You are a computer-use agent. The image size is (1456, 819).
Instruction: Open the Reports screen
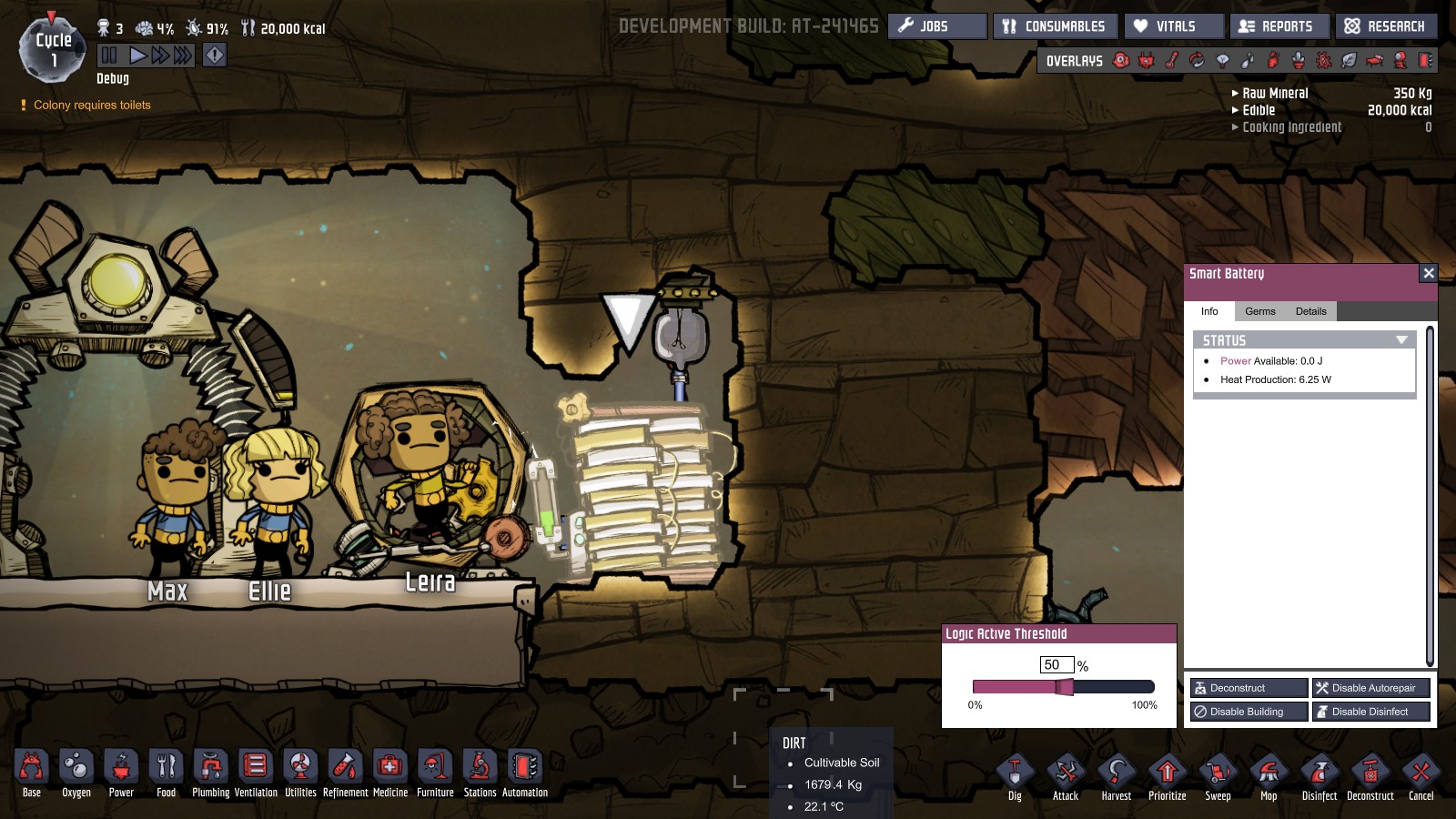click(x=1279, y=26)
